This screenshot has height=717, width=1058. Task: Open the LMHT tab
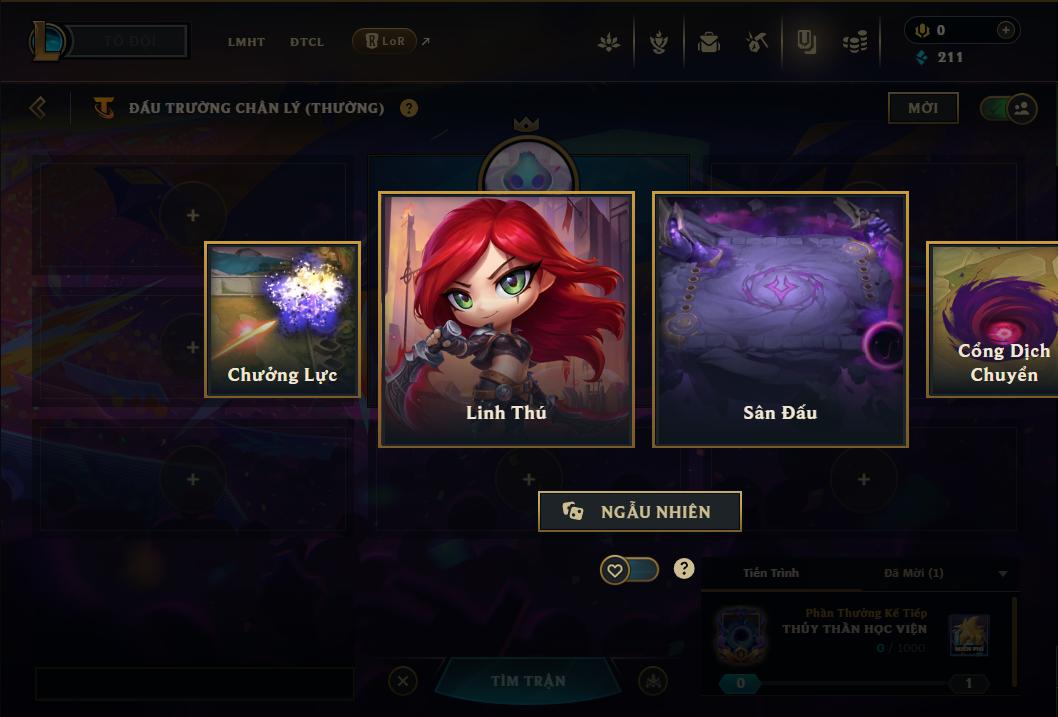[x=246, y=42]
